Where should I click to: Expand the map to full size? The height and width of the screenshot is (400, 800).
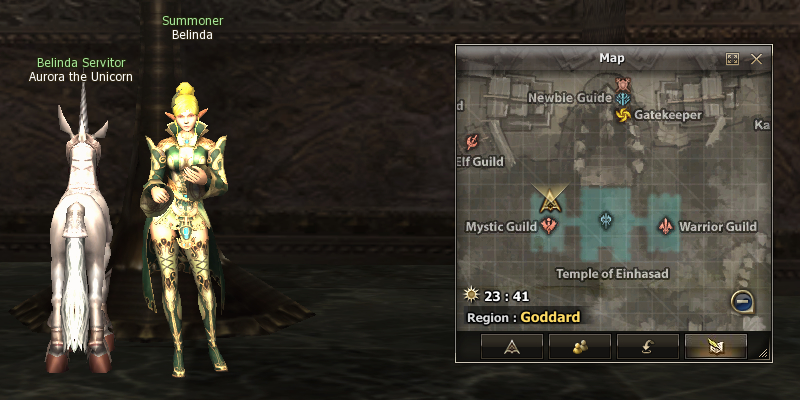(x=733, y=59)
